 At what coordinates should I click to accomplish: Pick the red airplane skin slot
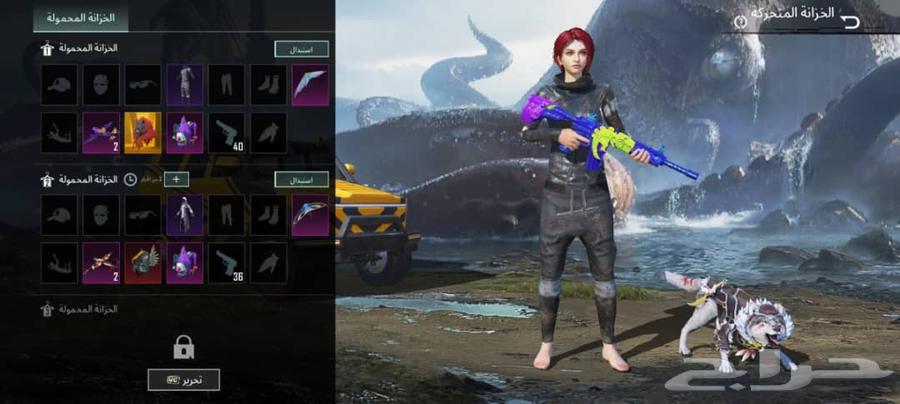pos(101,262)
